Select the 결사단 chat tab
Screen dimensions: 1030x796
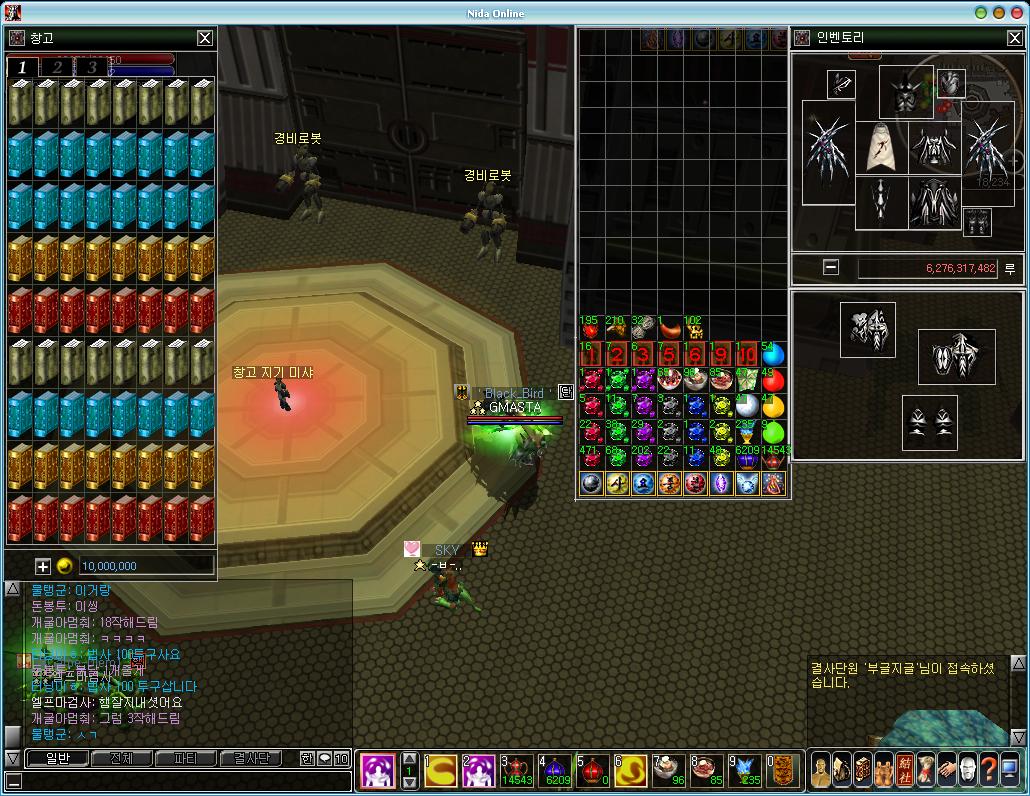tap(250, 758)
